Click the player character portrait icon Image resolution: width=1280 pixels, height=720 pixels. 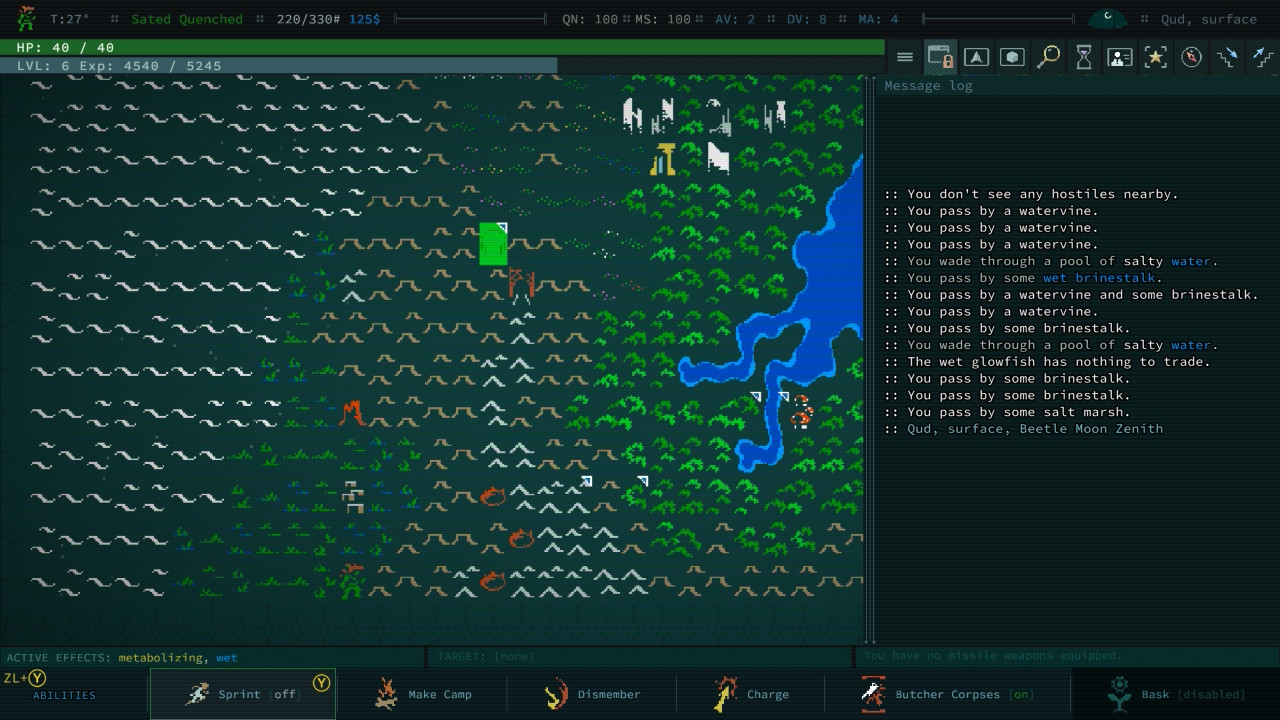[27, 18]
